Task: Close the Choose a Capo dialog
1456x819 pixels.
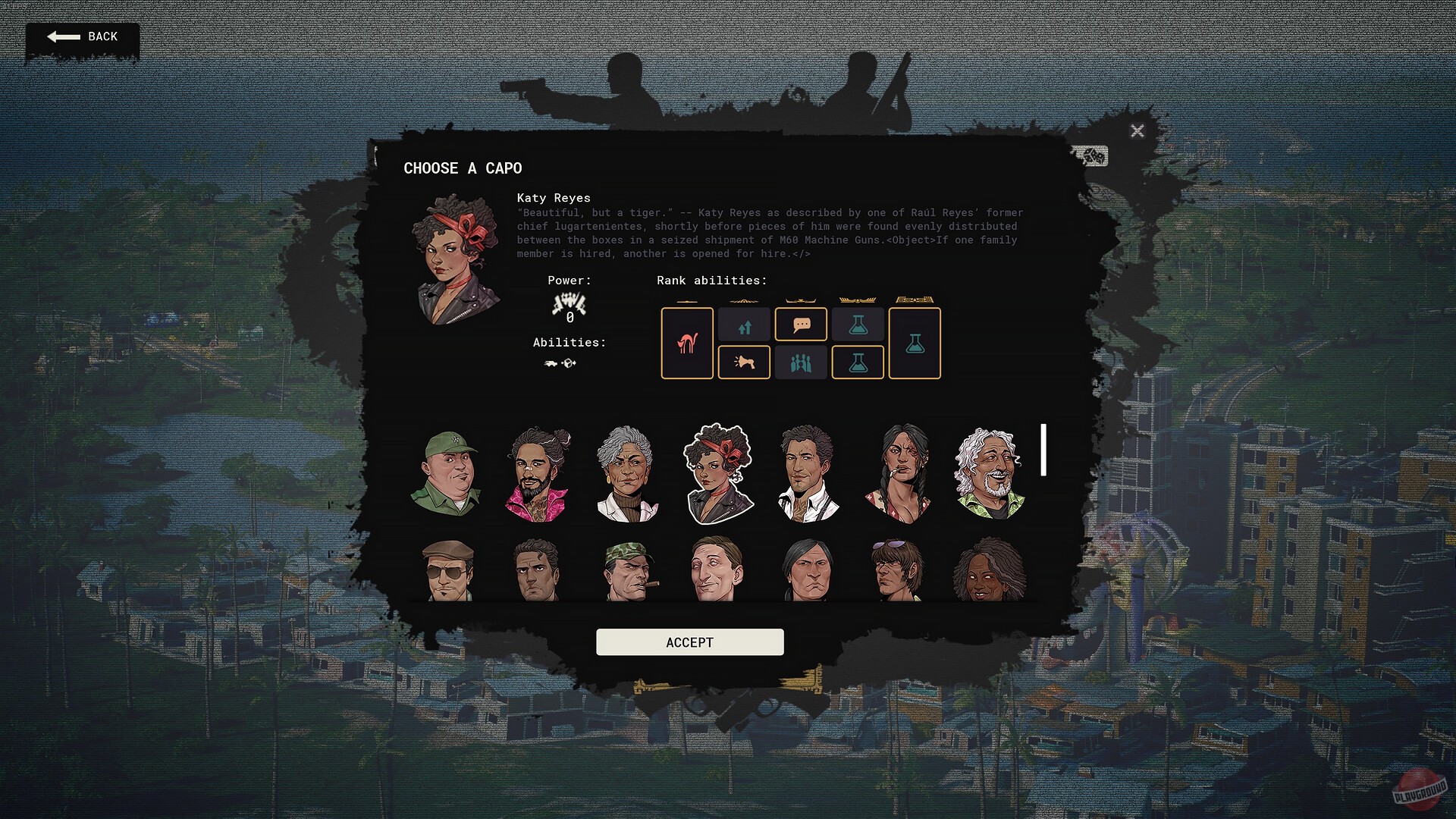Action: pos(1137,130)
